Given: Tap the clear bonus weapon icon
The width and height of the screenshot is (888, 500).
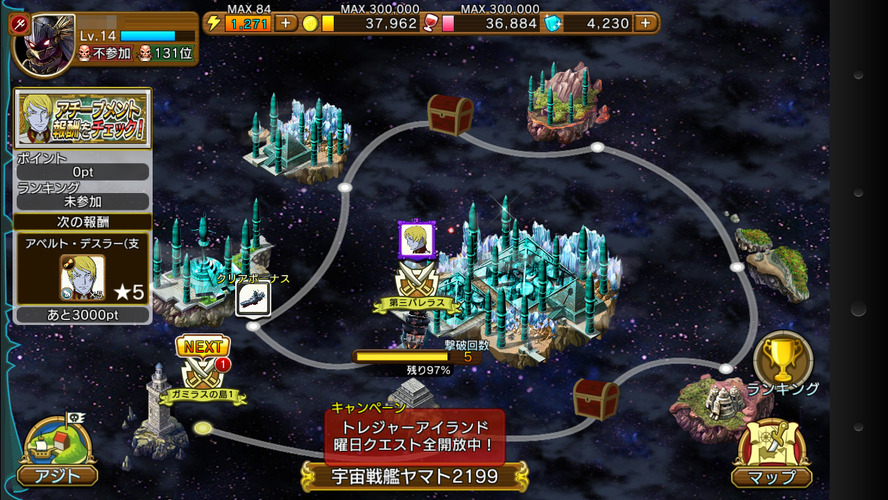Looking at the screenshot, I should tap(251, 299).
